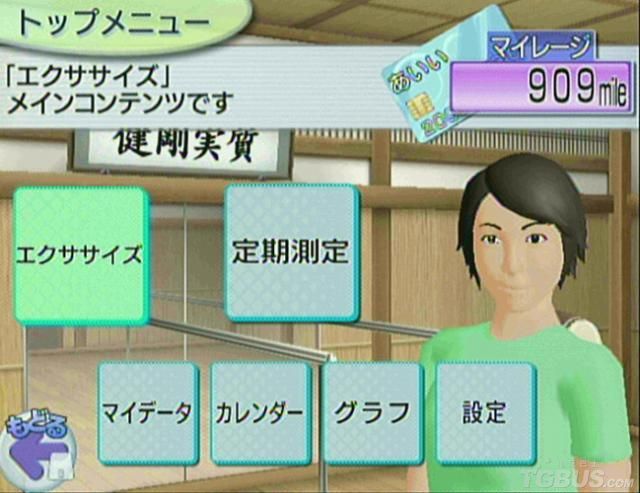Show the グラフ screen
640x493 pixels.
coord(373,413)
